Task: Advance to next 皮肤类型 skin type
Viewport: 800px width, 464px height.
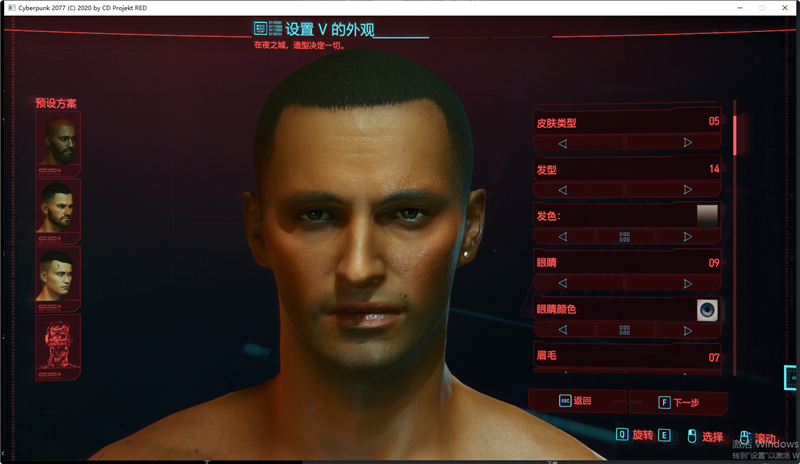Action: pyautogui.click(x=688, y=143)
